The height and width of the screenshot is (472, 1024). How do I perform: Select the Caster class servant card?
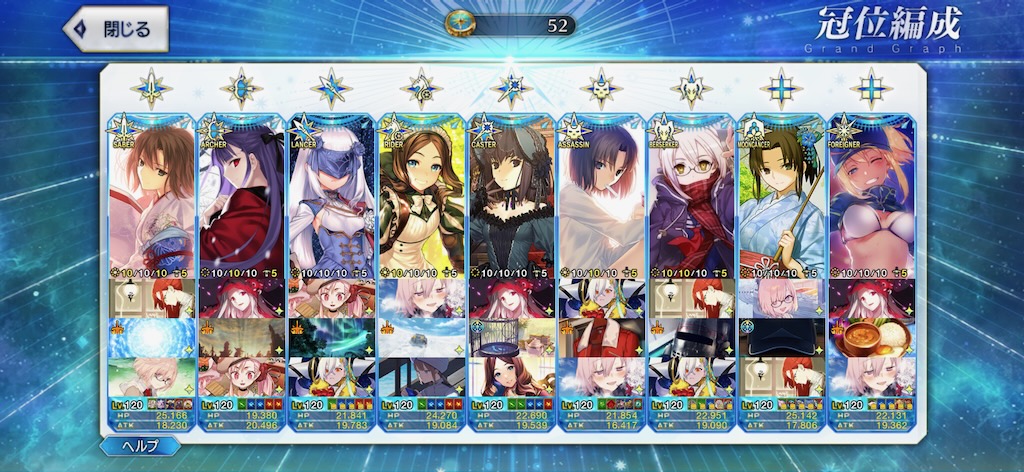512,200
